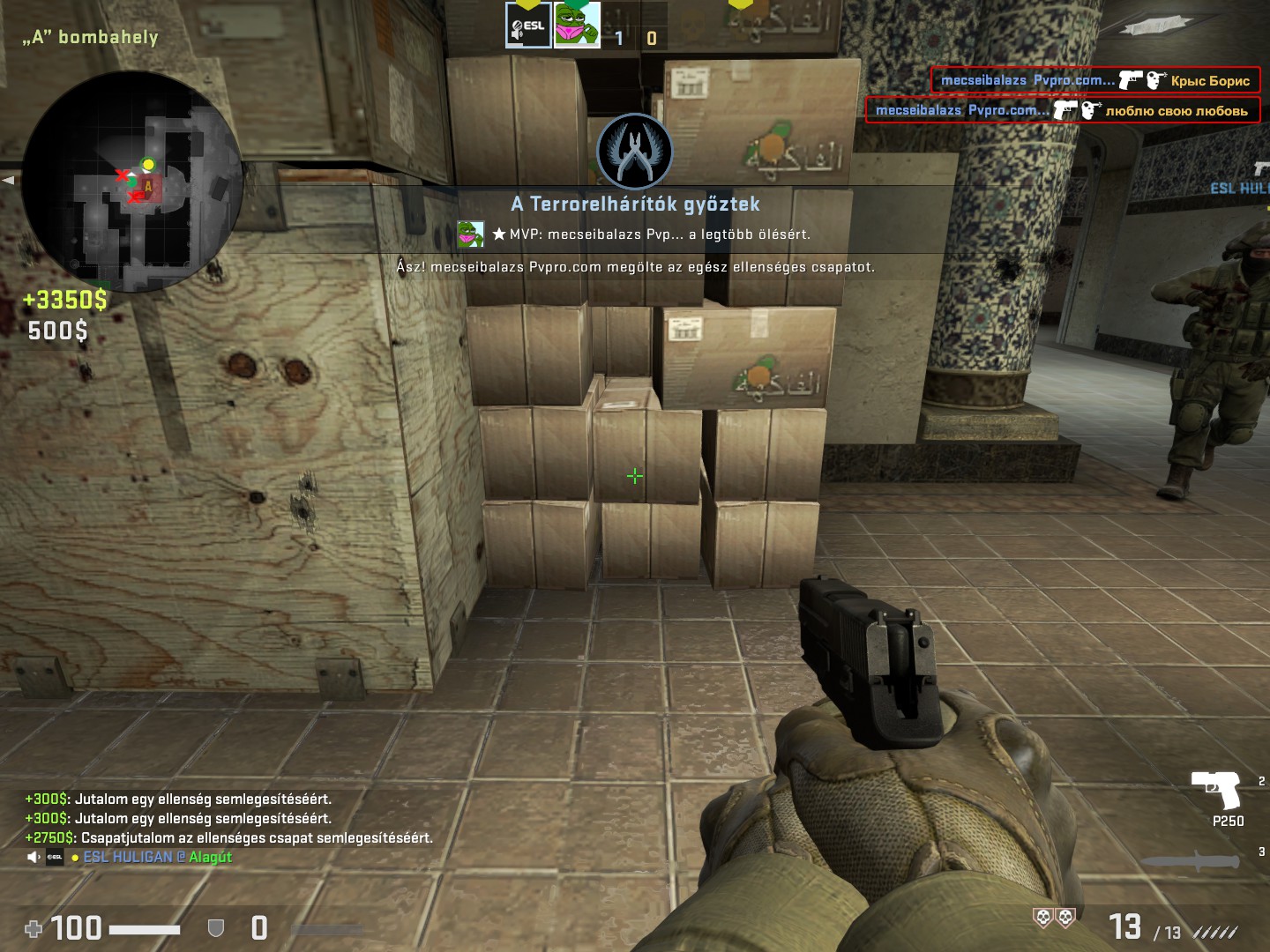Select the knife weapon slot

pyautogui.click(x=1191, y=861)
